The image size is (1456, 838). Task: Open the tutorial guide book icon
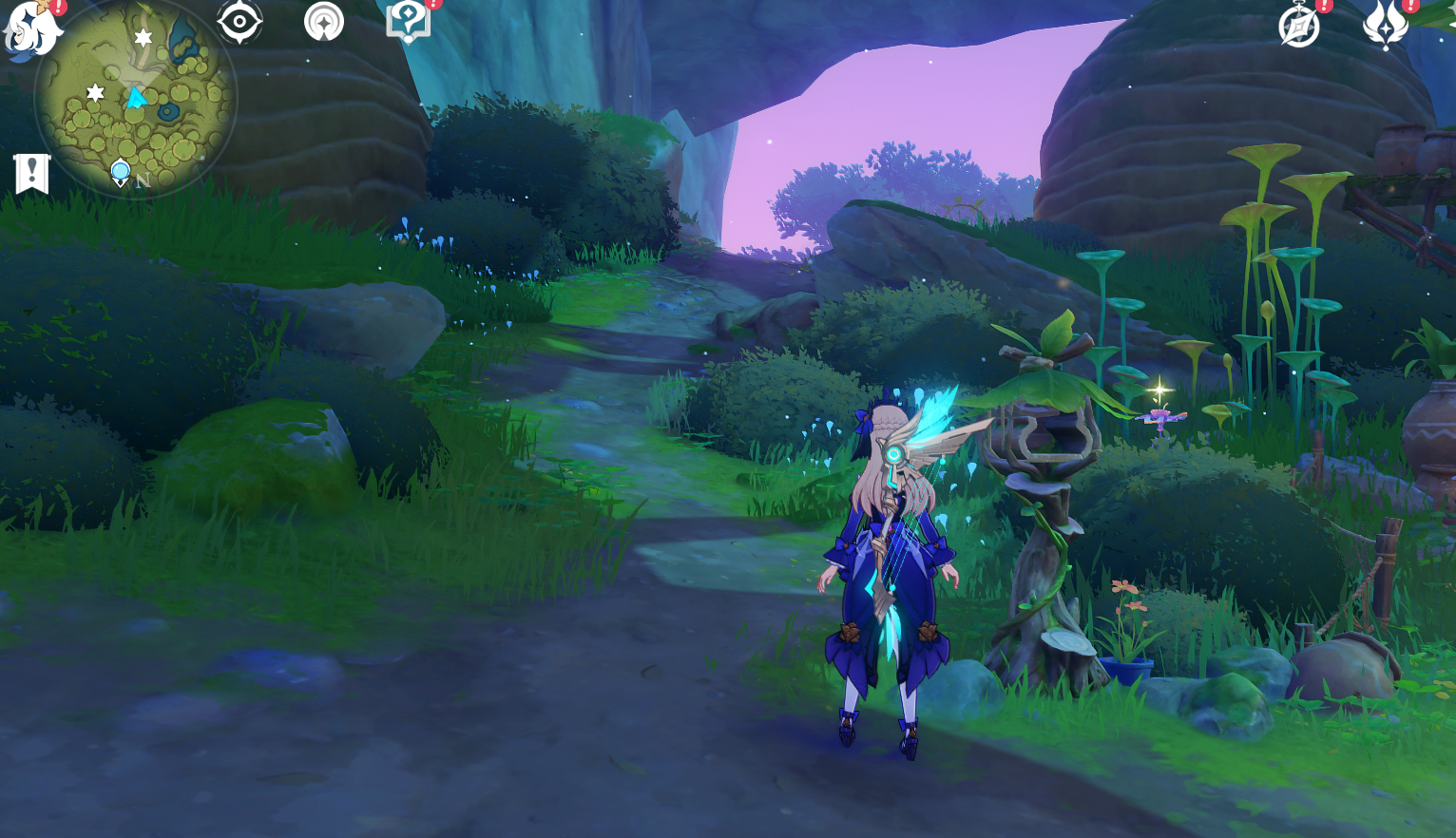409,21
